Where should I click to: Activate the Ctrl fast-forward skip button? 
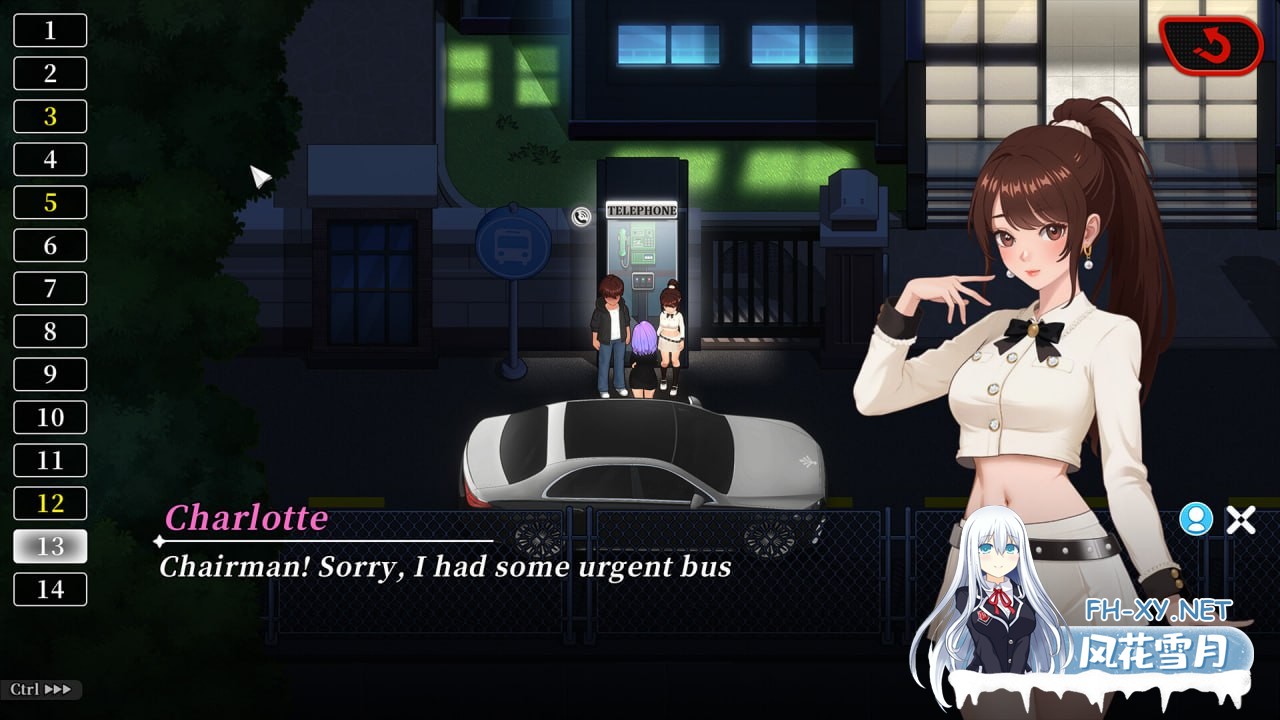(x=41, y=689)
